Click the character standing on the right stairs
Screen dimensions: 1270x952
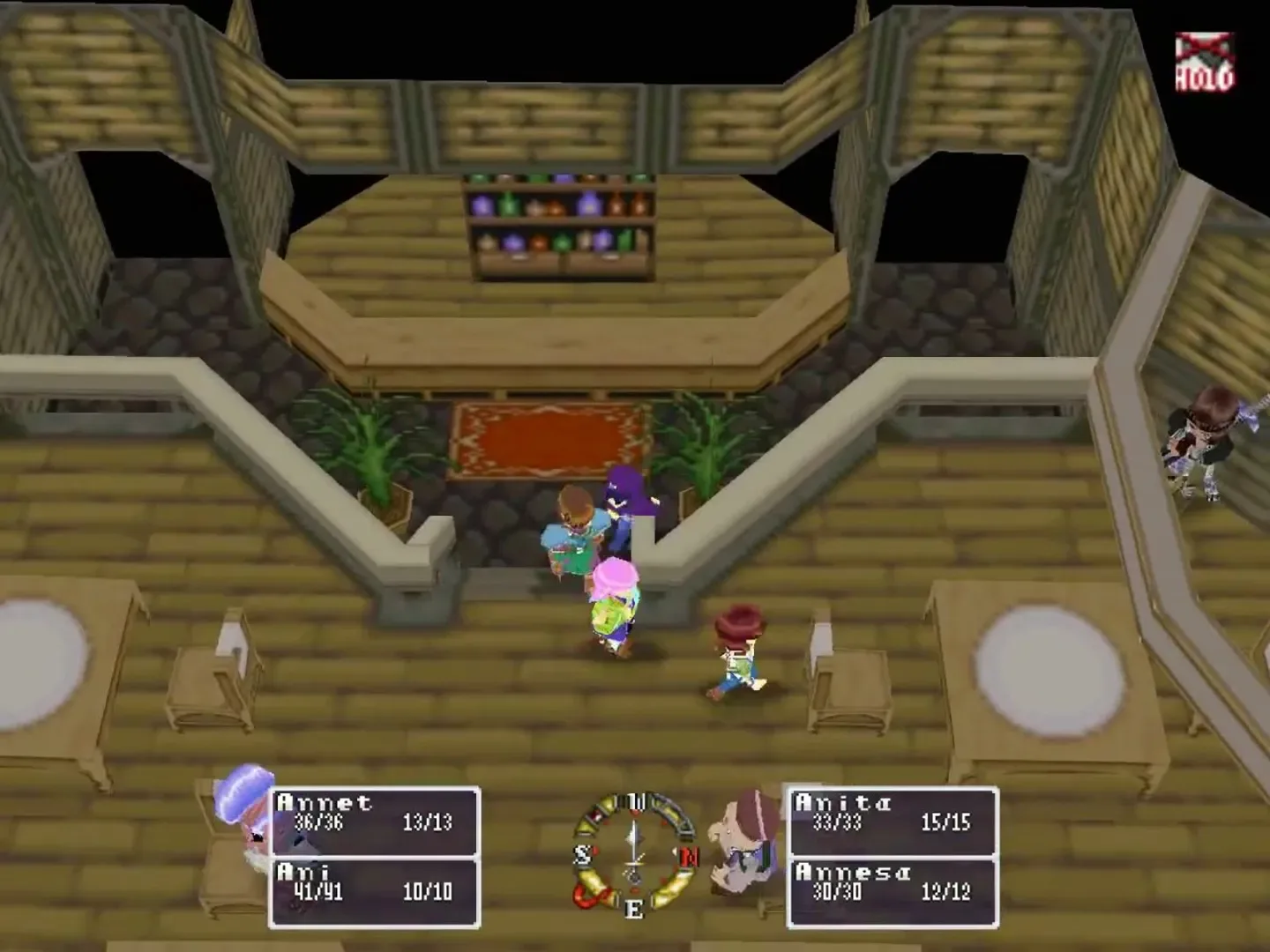pos(1208,441)
